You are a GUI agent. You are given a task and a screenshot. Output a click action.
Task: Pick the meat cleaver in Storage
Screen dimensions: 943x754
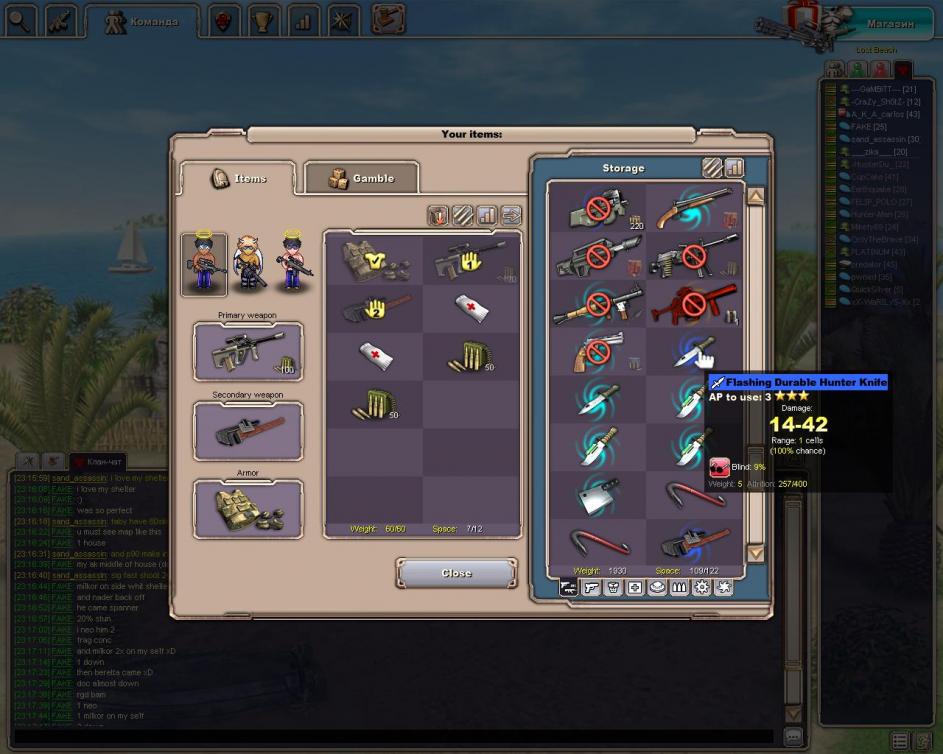click(x=597, y=493)
